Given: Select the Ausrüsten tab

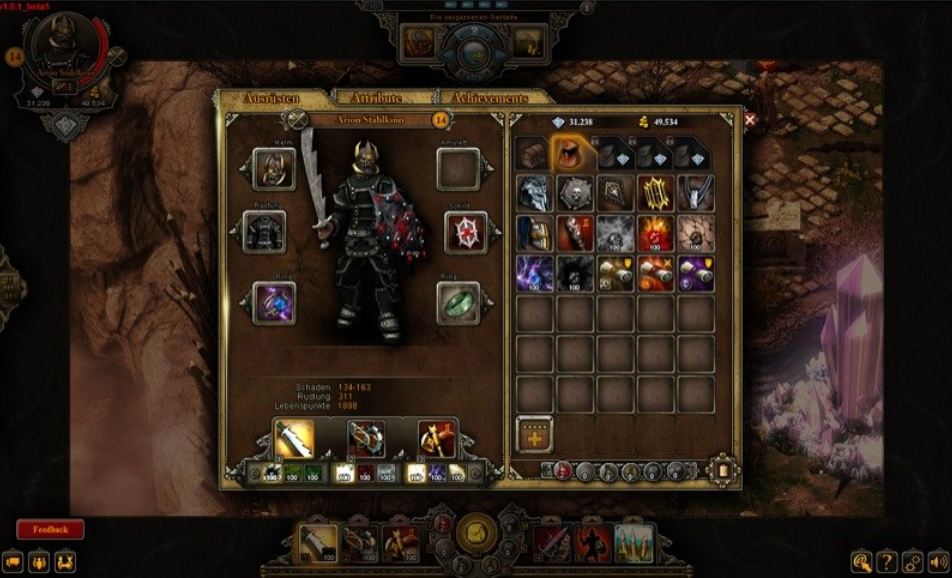Looking at the screenshot, I should pos(272,98).
